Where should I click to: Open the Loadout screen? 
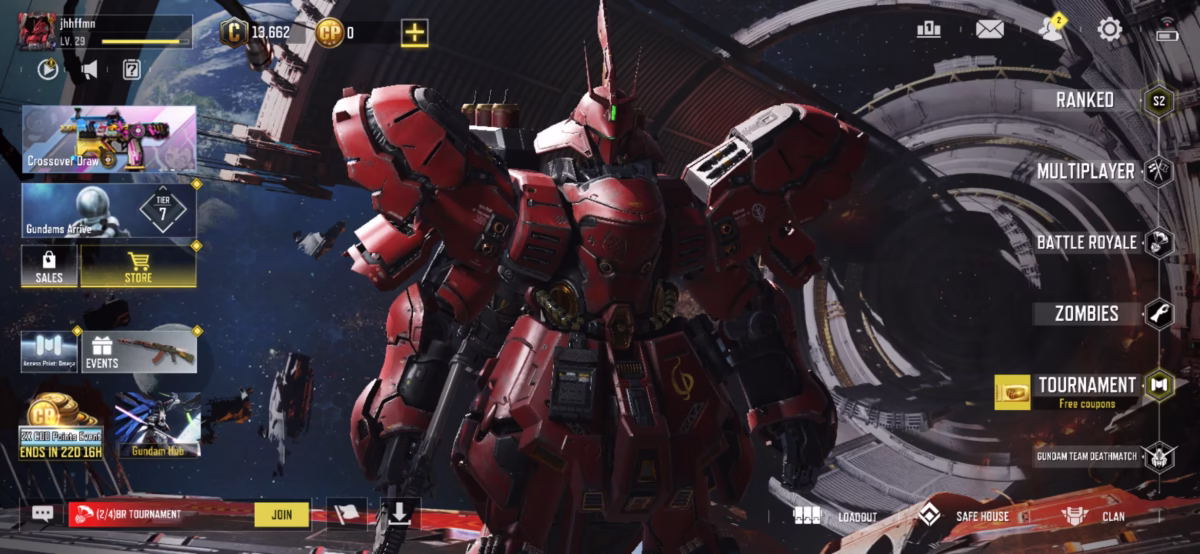click(835, 516)
